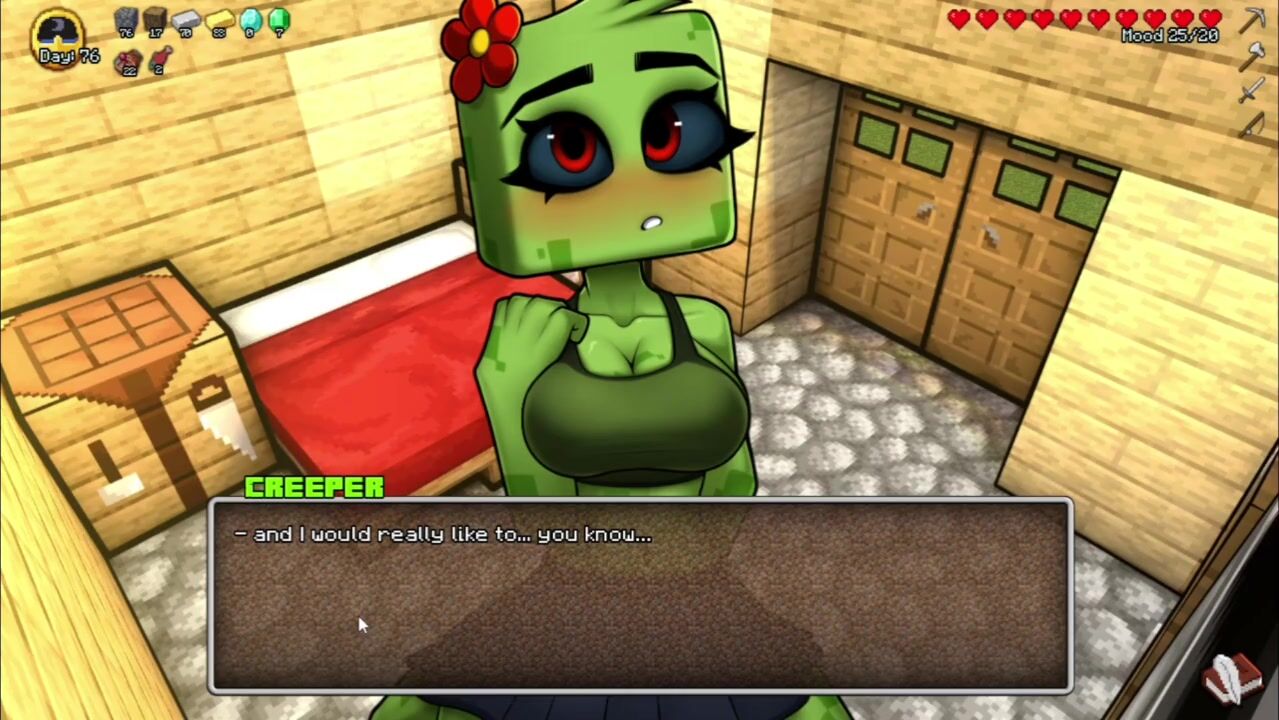Select the fishing rod tool icon

[x=1252, y=127]
